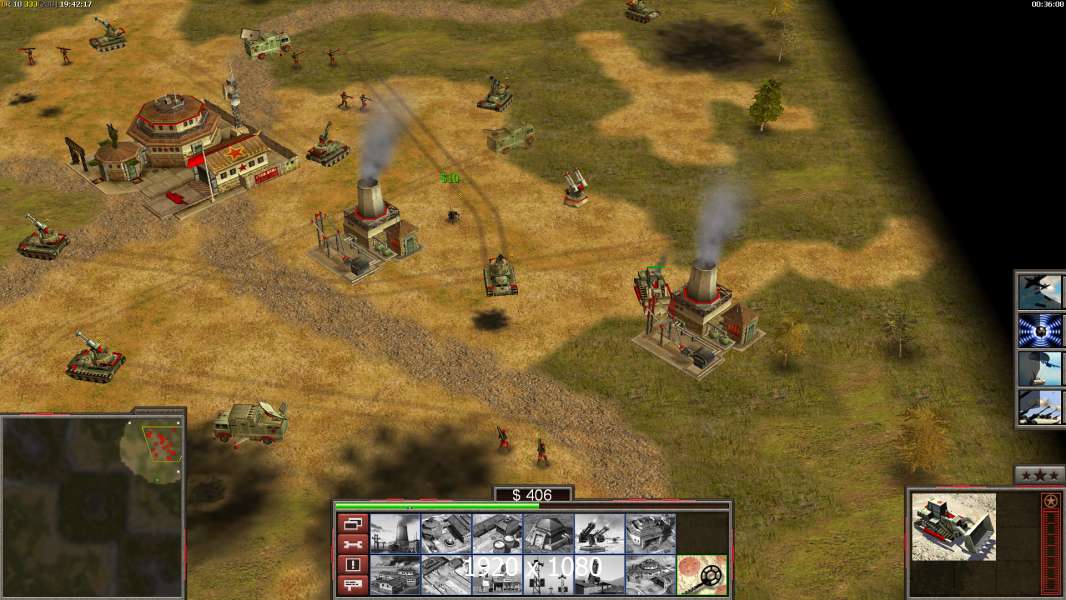Pick the supply center with storage tanks
This screenshot has height=600, width=1066.
(497, 534)
